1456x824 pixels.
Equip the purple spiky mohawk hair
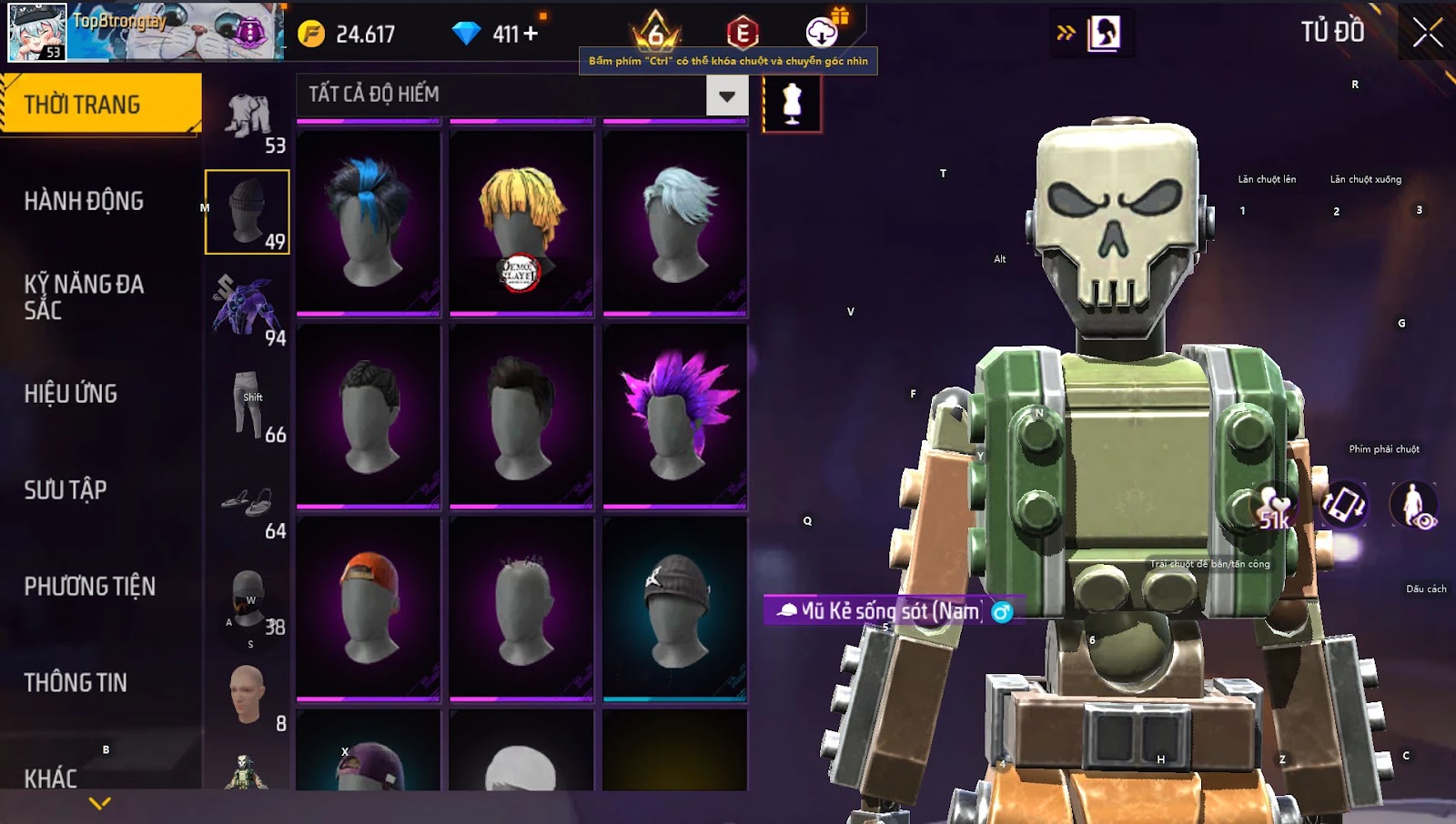coord(674,416)
